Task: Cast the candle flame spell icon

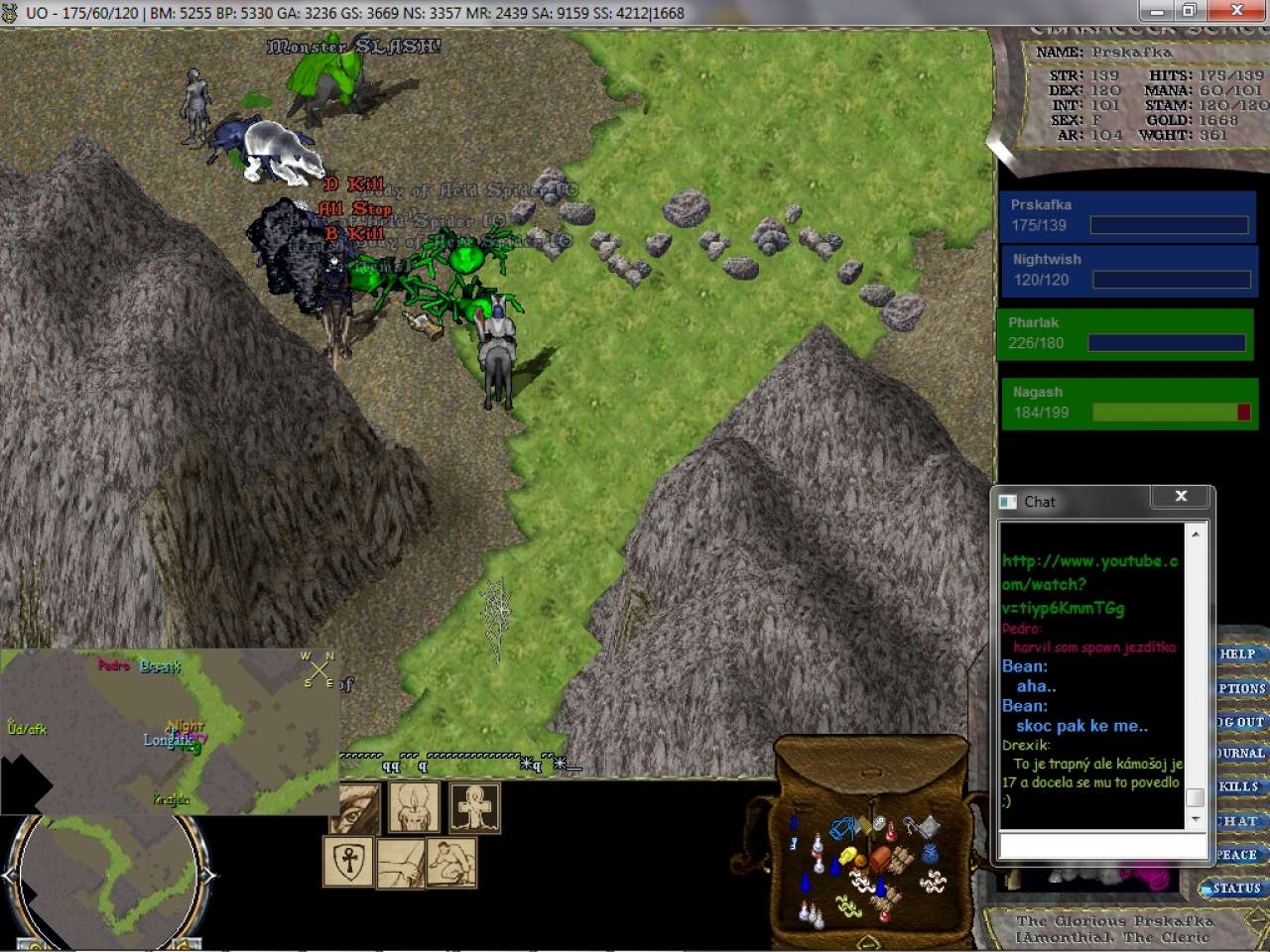Action: pos(414,807)
